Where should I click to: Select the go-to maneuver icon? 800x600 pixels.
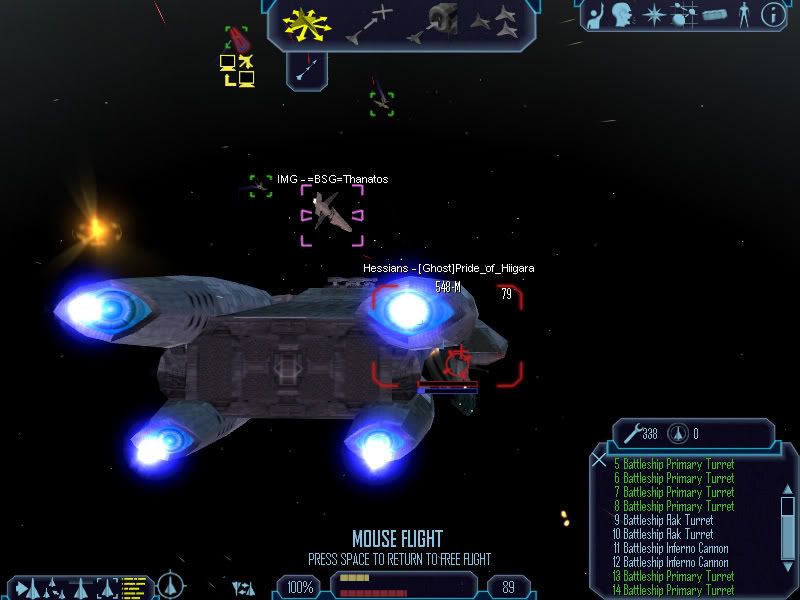point(368,24)
